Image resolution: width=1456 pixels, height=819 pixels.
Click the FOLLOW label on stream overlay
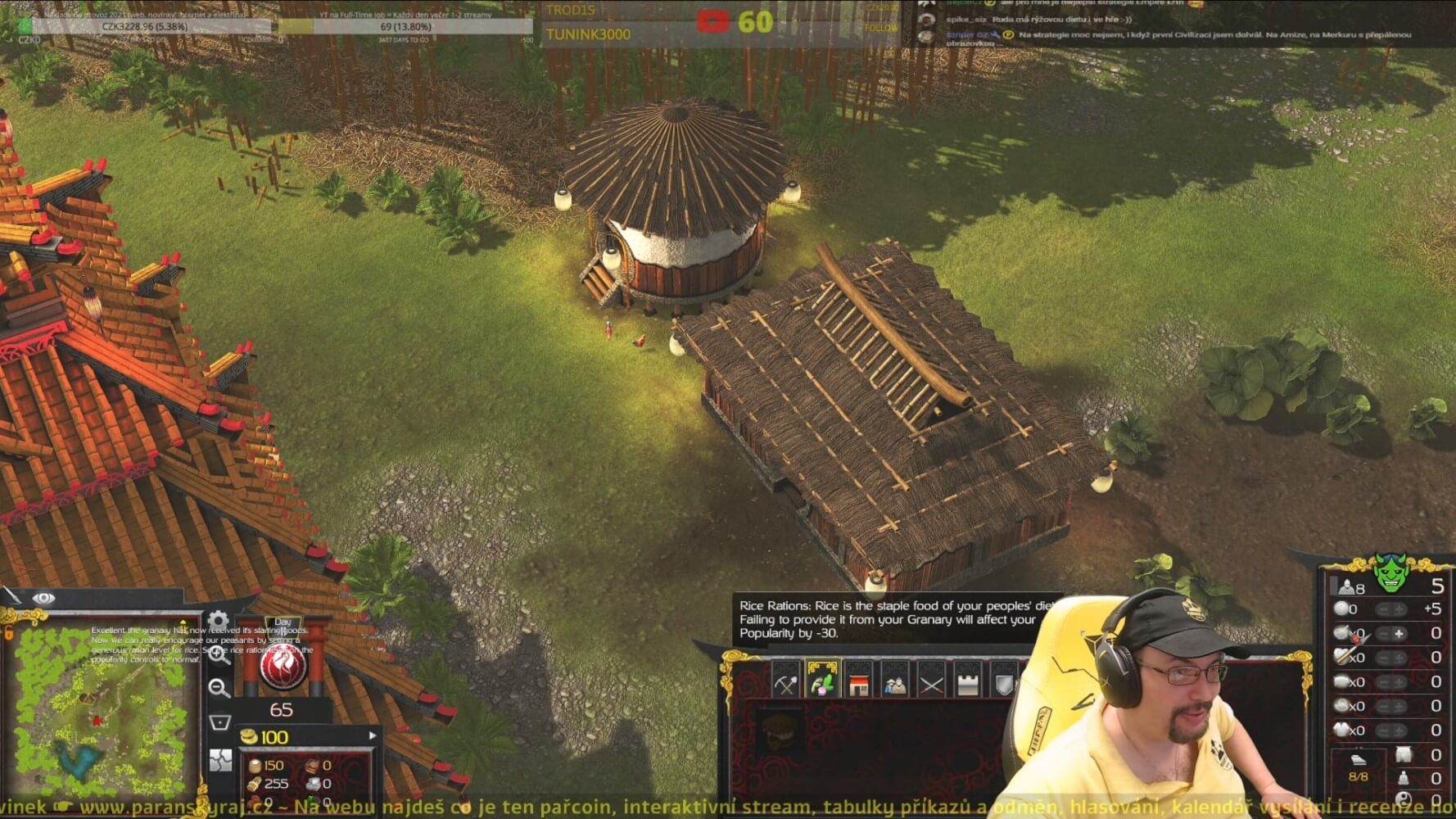881,28
